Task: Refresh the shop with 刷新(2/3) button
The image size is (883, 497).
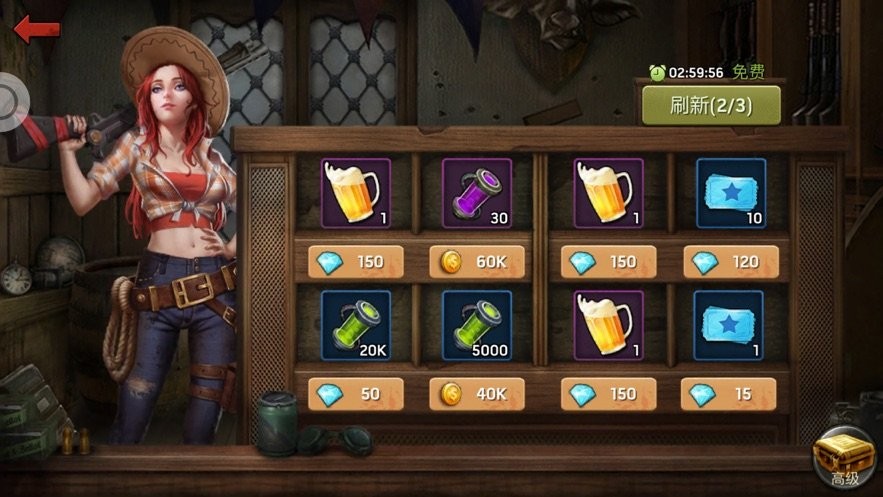Action: pyautogui.click(x=711, y=104)
